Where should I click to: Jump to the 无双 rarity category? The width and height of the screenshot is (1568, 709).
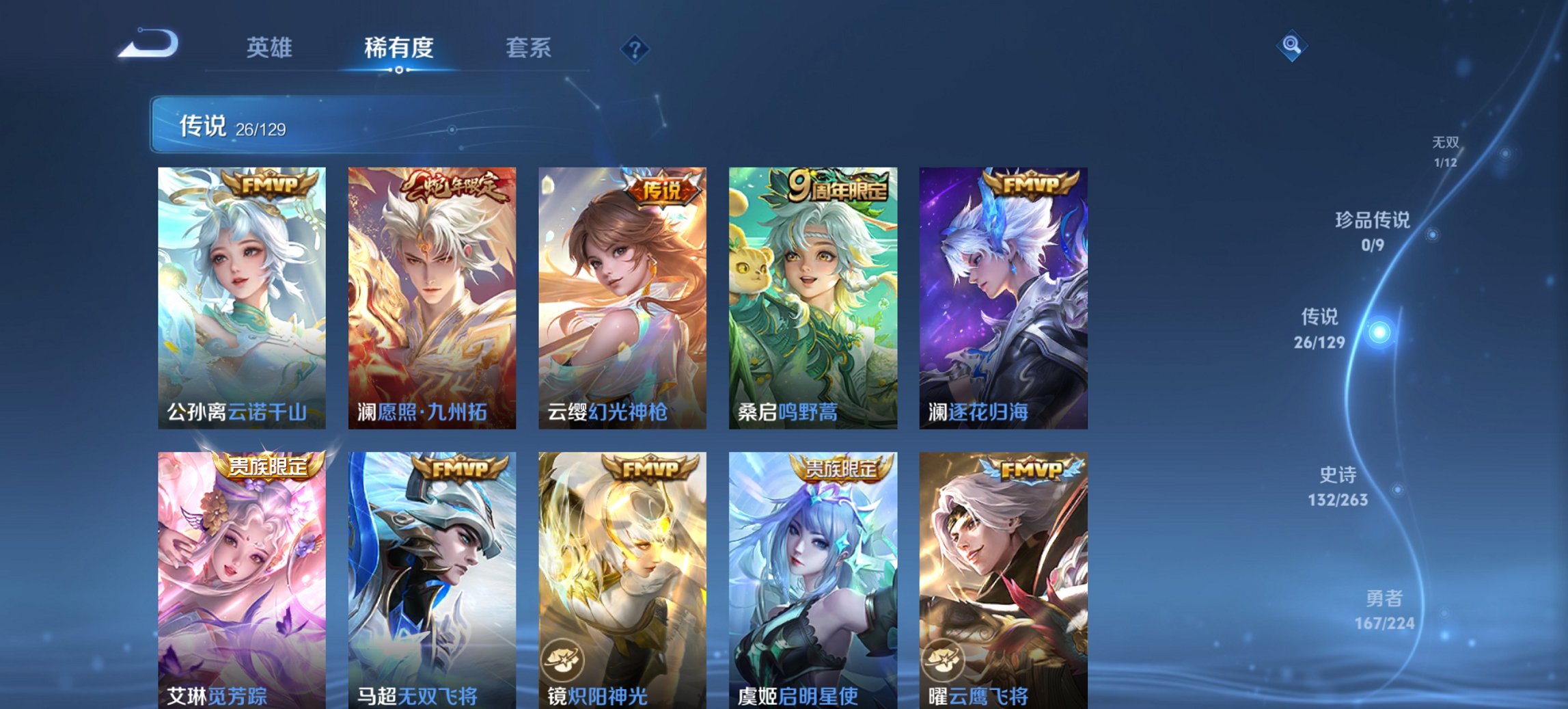[1447, 152]
